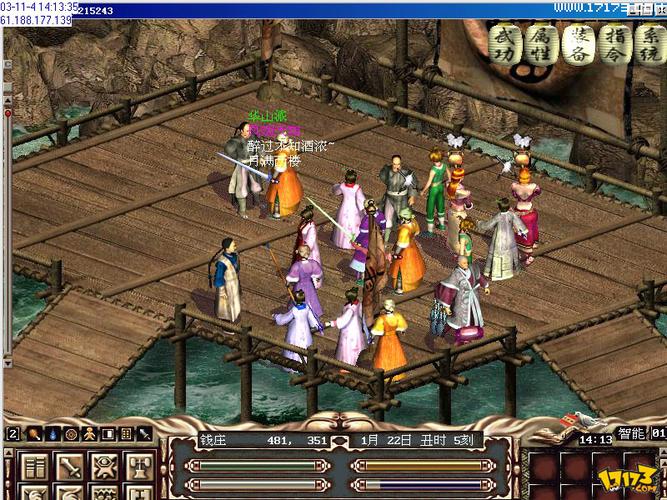This screenshot has height=500, width=667.
Task: Select the hammer skill icon
Action: (139, 468)
